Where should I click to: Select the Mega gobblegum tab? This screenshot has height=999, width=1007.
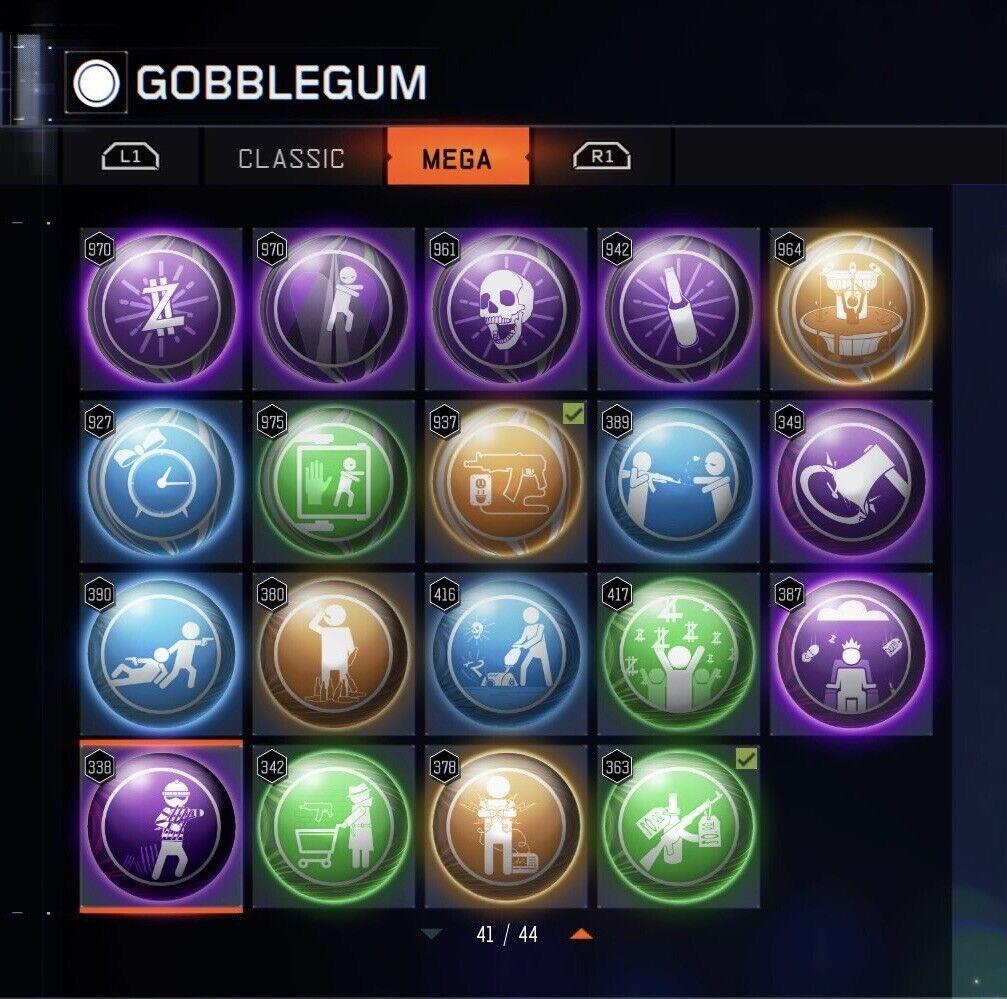(457, 158)
